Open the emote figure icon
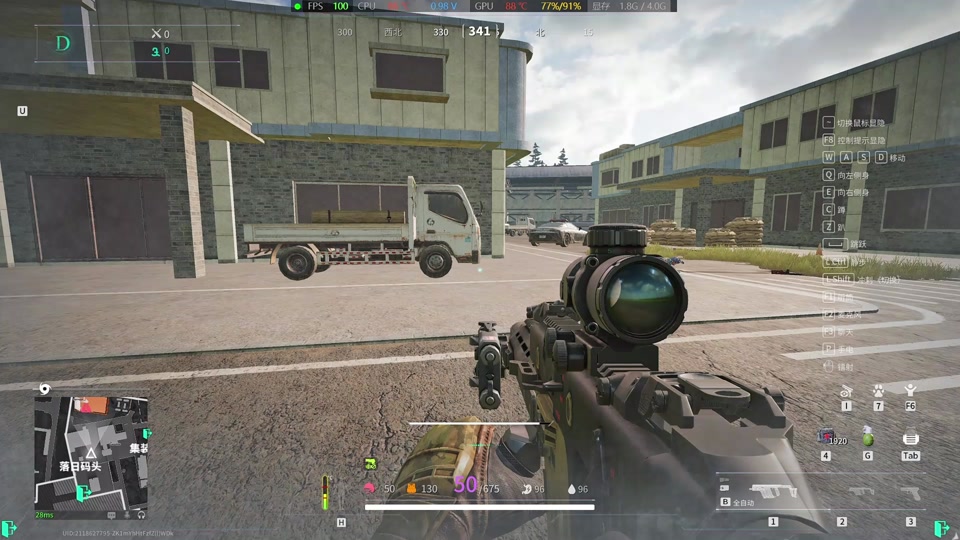The width and height of the screenshot is (960, 540). pos(910,390)
